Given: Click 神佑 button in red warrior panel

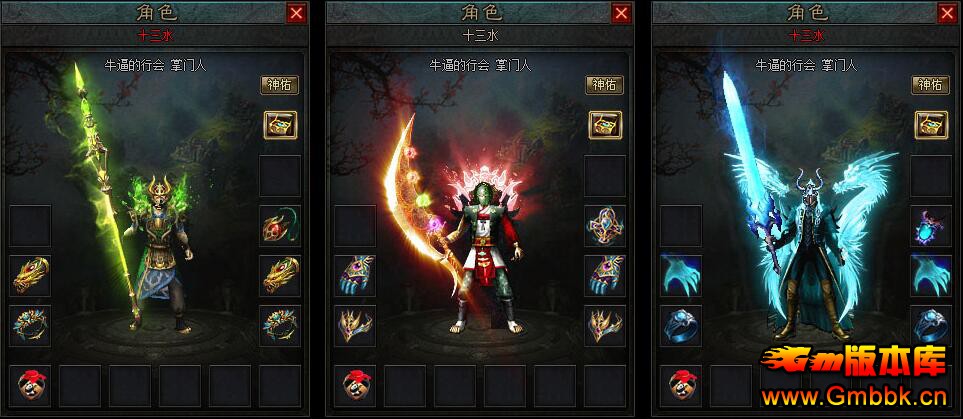Looking at the screenshot, I should point(604,85).
